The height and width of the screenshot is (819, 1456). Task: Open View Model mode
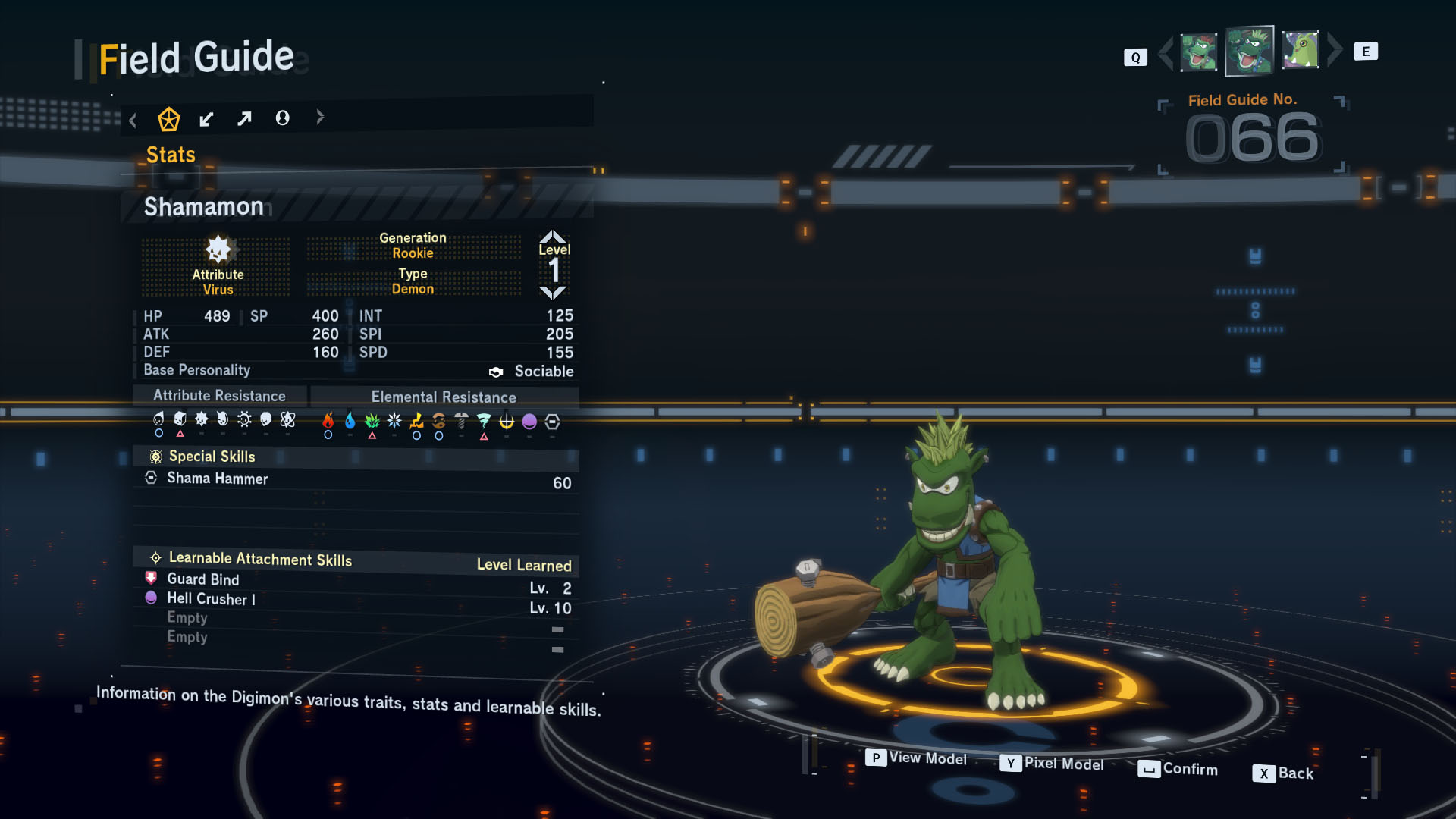point(917,758)
